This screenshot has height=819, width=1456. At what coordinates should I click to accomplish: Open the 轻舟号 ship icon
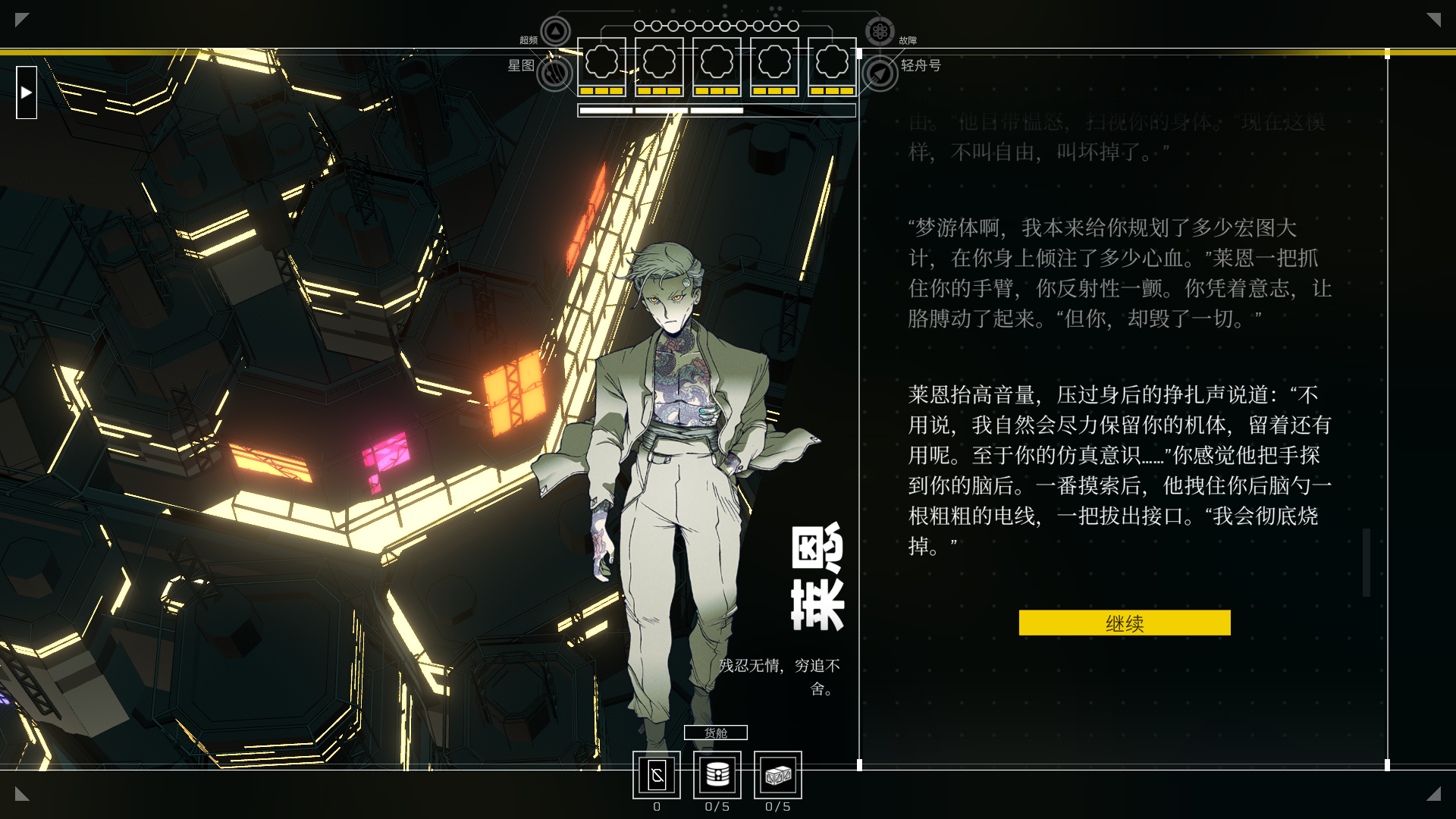(880, 74)
